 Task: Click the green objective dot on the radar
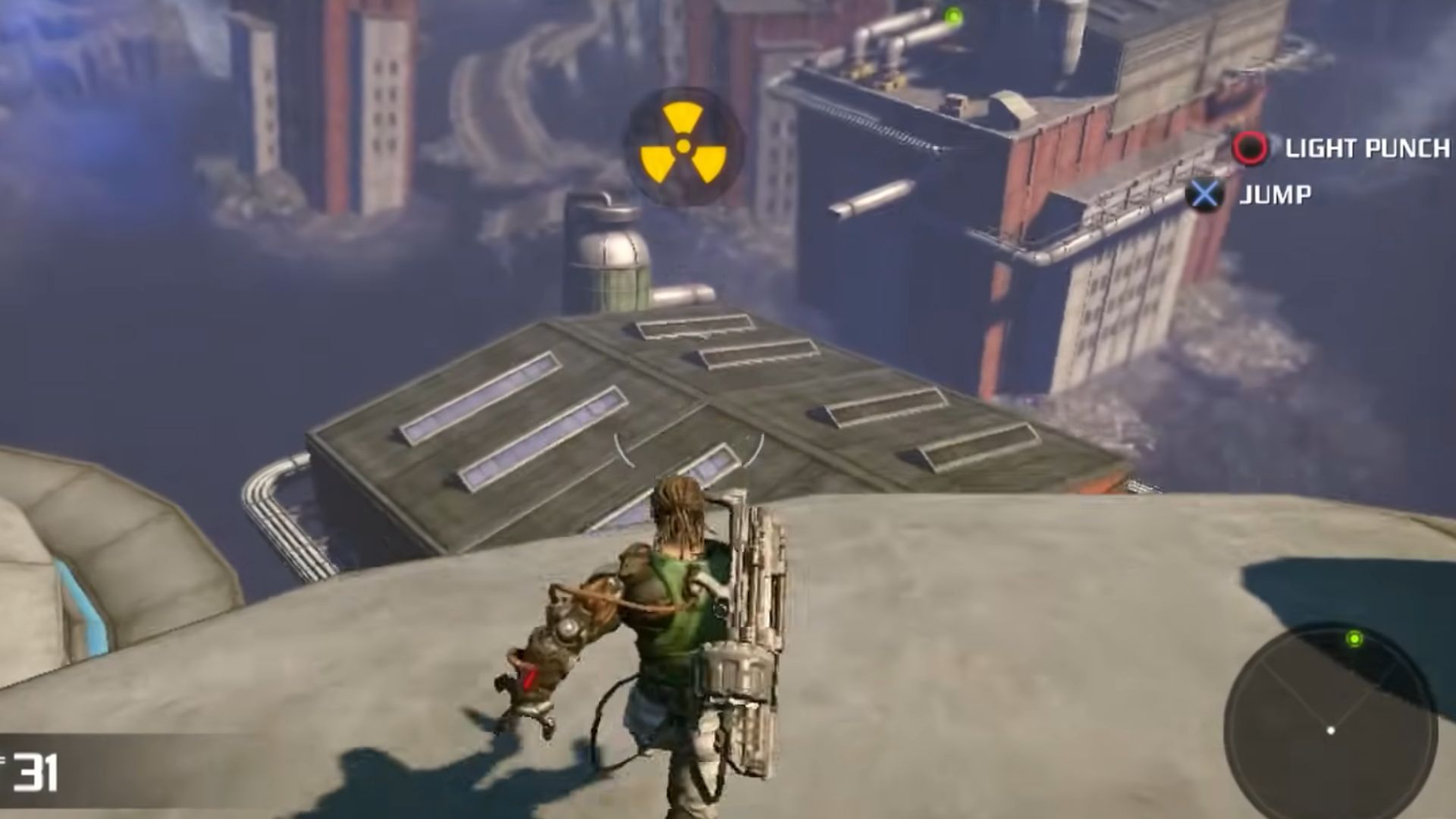[x=1354, y=639]
